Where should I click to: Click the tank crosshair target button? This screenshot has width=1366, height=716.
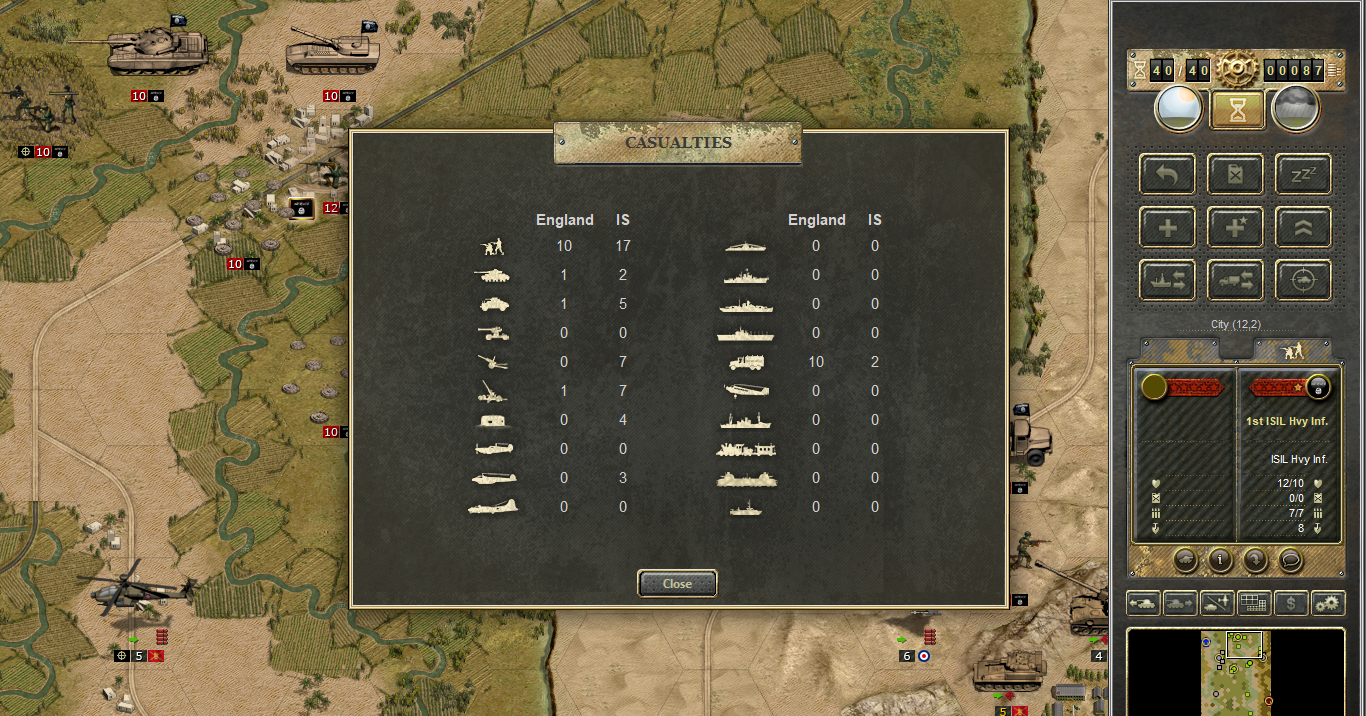coord(1303,281)
